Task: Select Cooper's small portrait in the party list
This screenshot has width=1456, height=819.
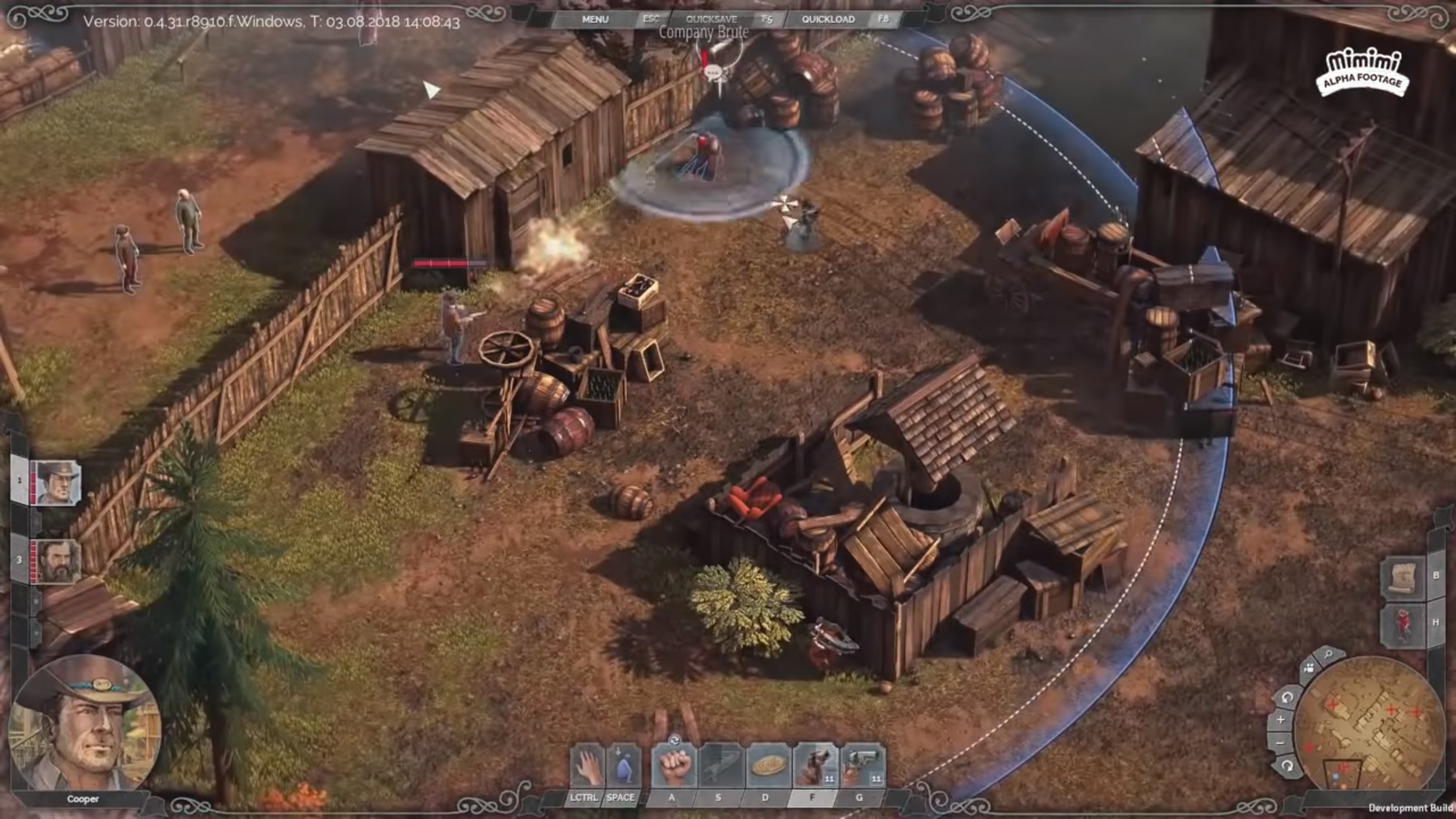Action: (x=56, y=482)
